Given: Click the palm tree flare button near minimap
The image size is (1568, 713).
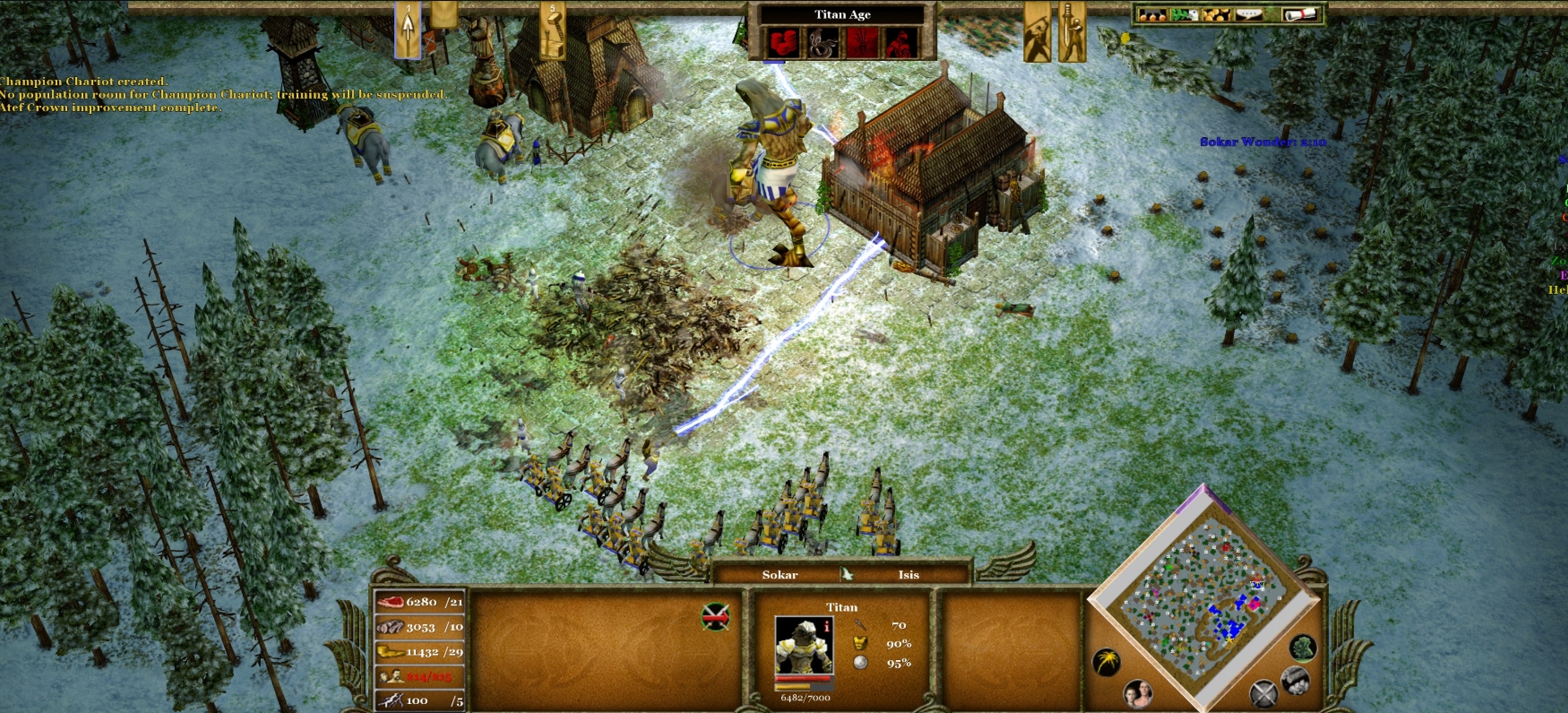Looking at the screenshot, I should point(1107,659).
